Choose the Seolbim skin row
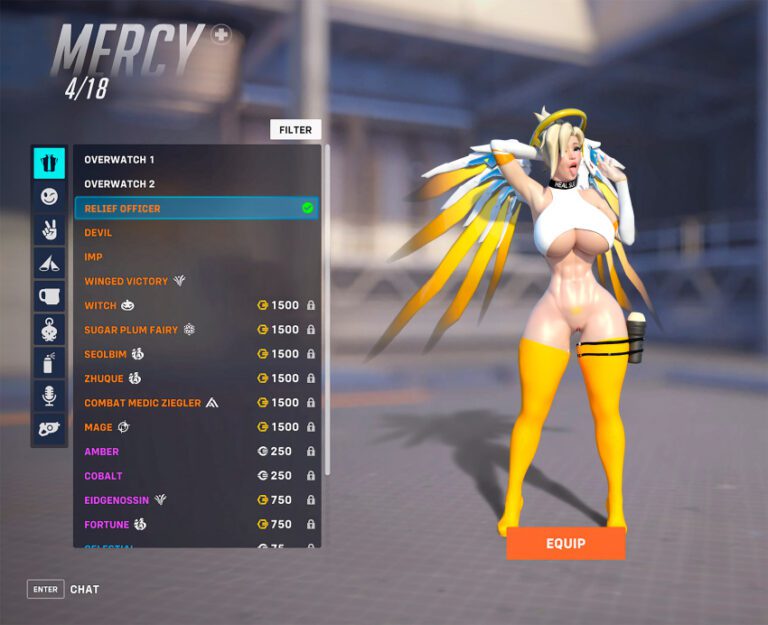This screenshot has width=768, height=625. (x=197, y=354)
